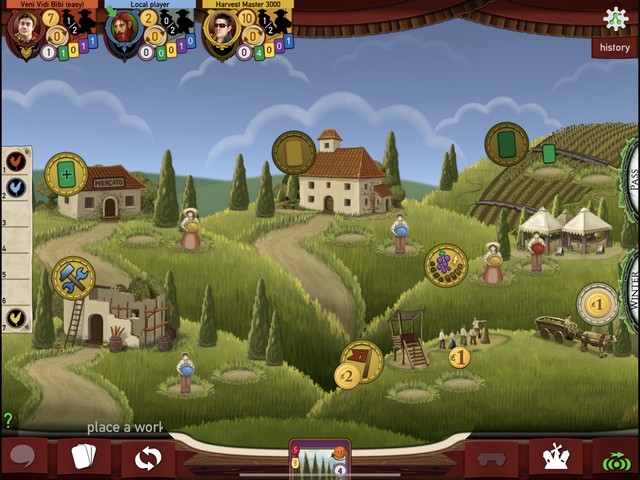Image resolution: width=640 pixels, height=480 pixels.
Task: Select Harvest Master 3000 player portrait
Action: click(x=222, y=28)
